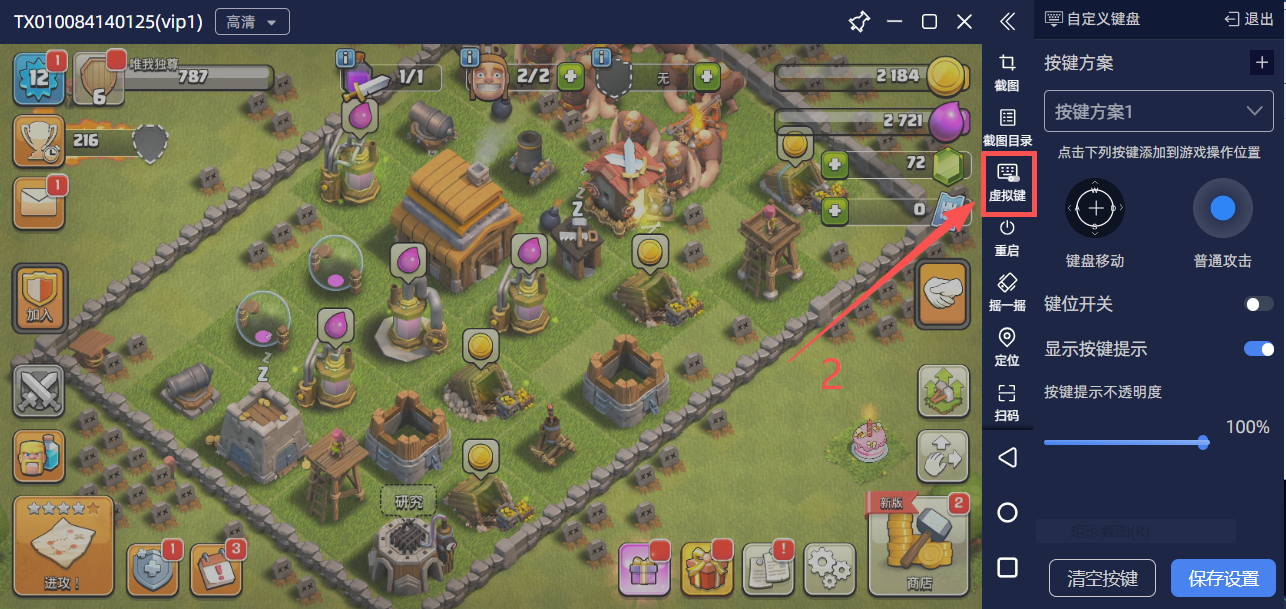
Task: Toggle the show key hints switch
Action: tap(1258, 349)
